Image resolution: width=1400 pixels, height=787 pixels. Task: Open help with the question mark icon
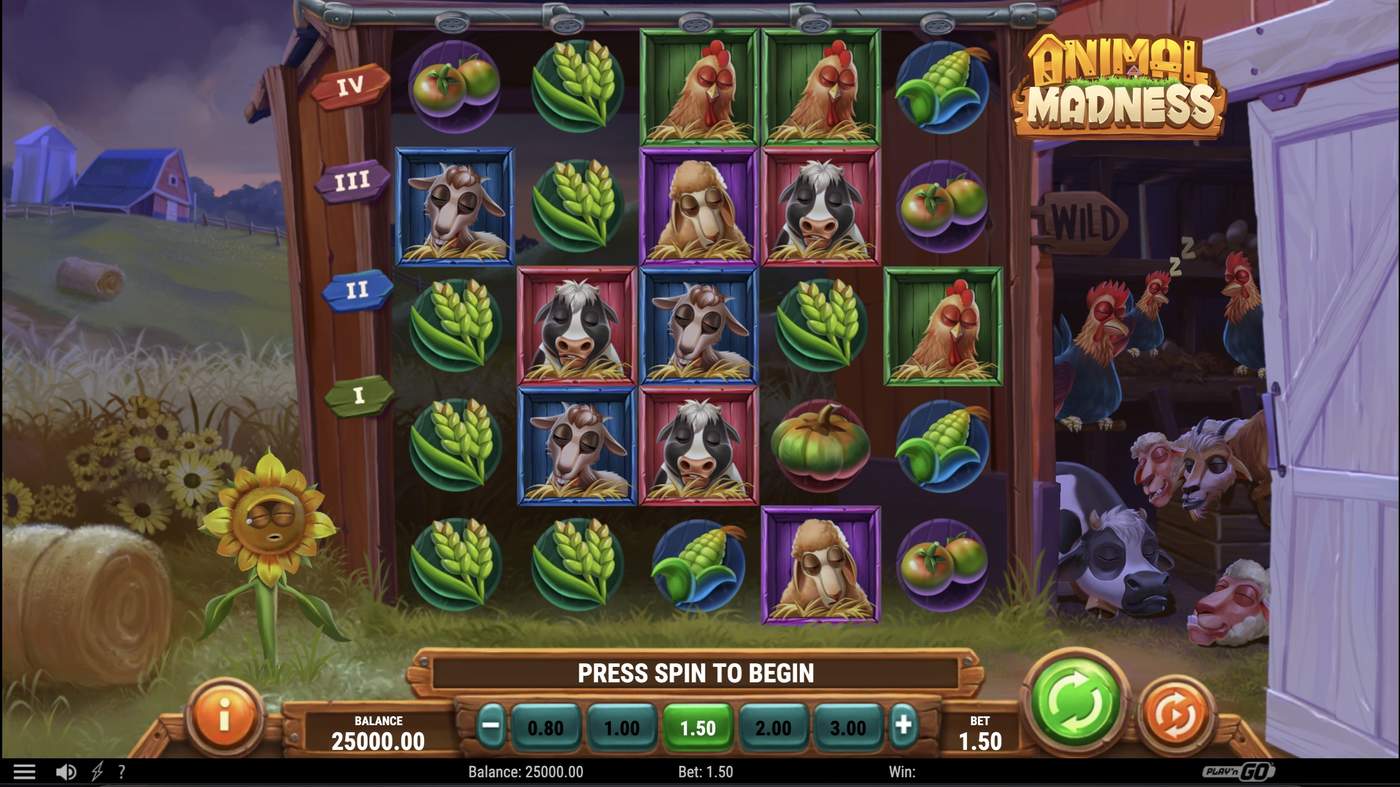pyautogui.click(x=122, y=770)
